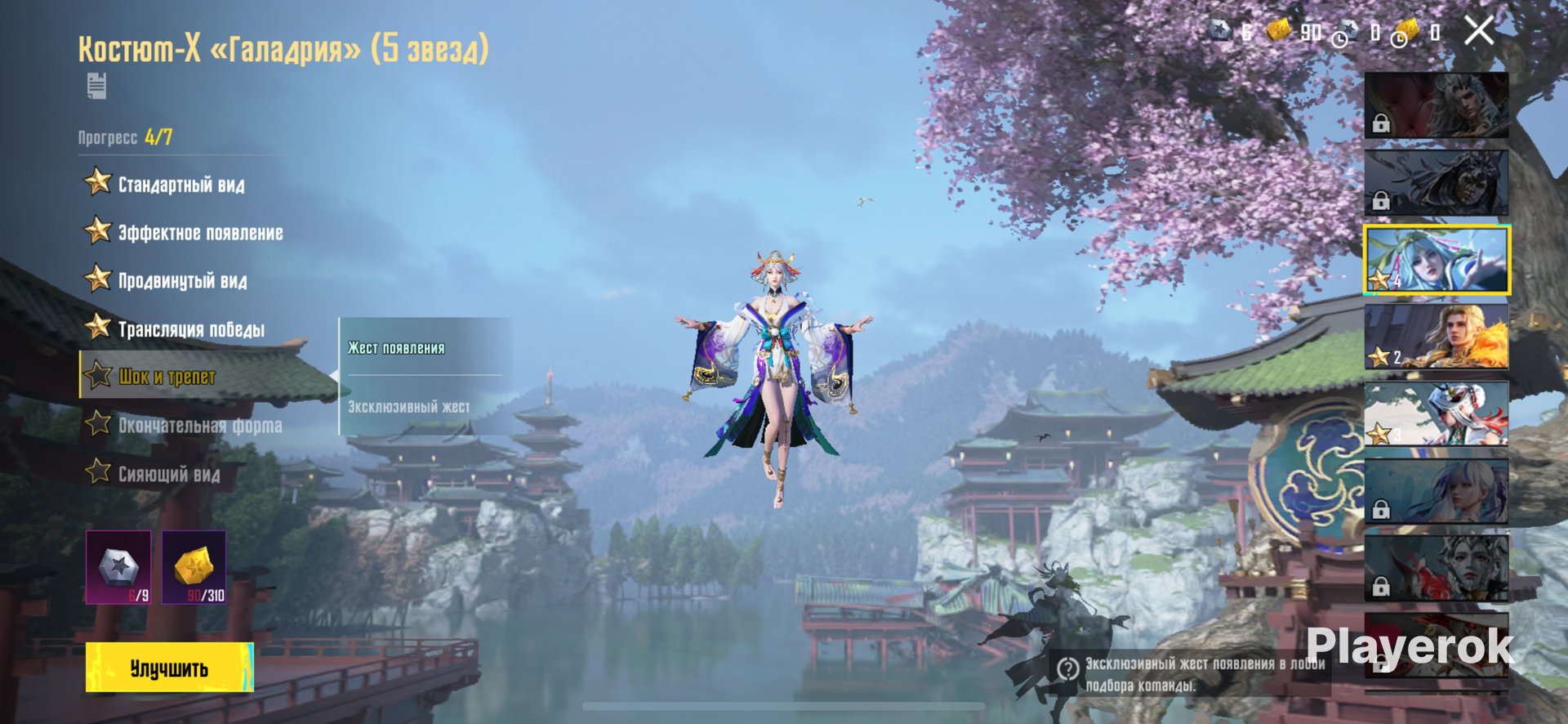Select the silver star token material slot
The width and height of the screenshot is (1568, 724).
118,567
